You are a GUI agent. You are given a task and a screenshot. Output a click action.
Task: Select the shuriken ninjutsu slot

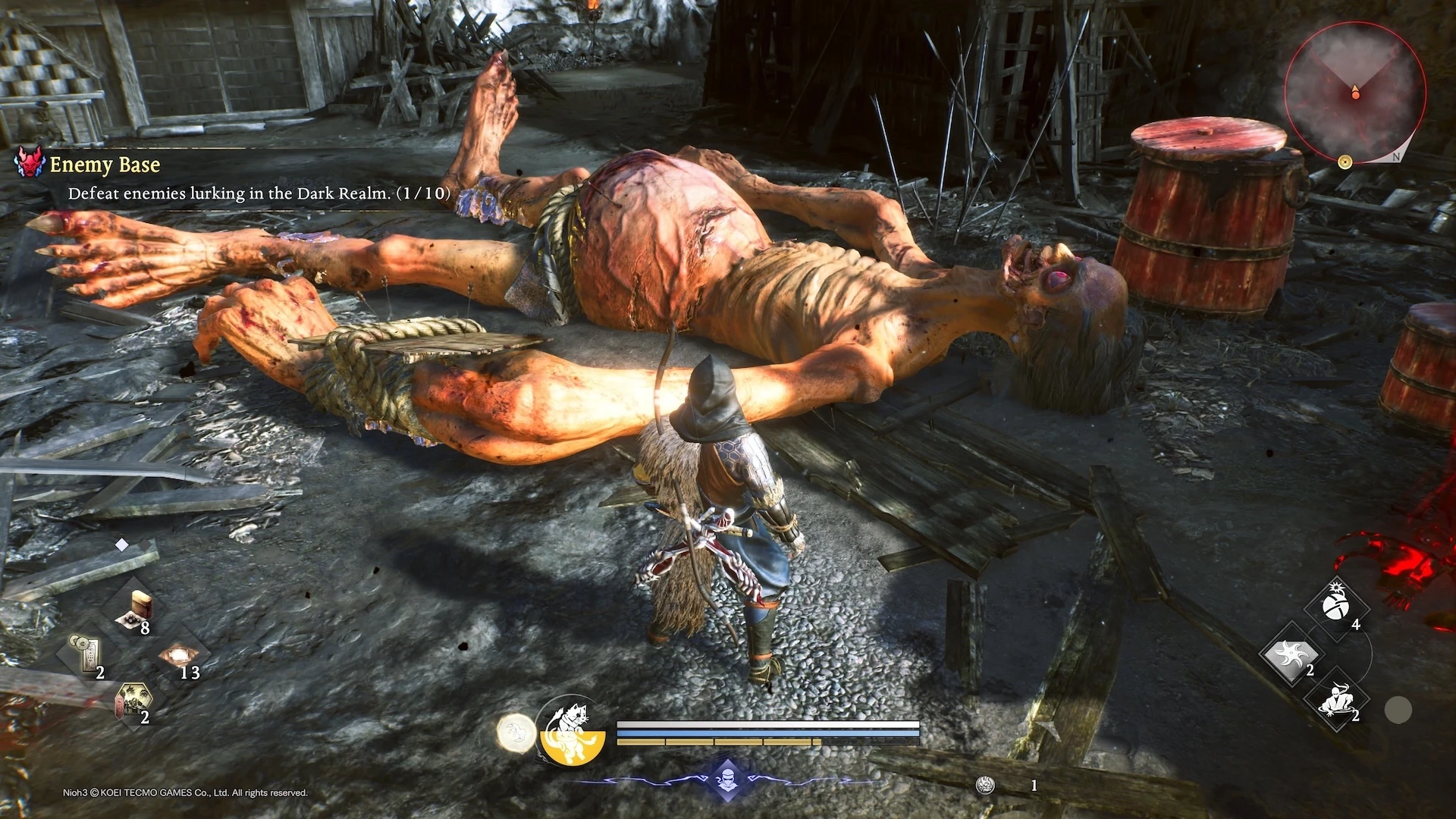tap(1291, 654)
